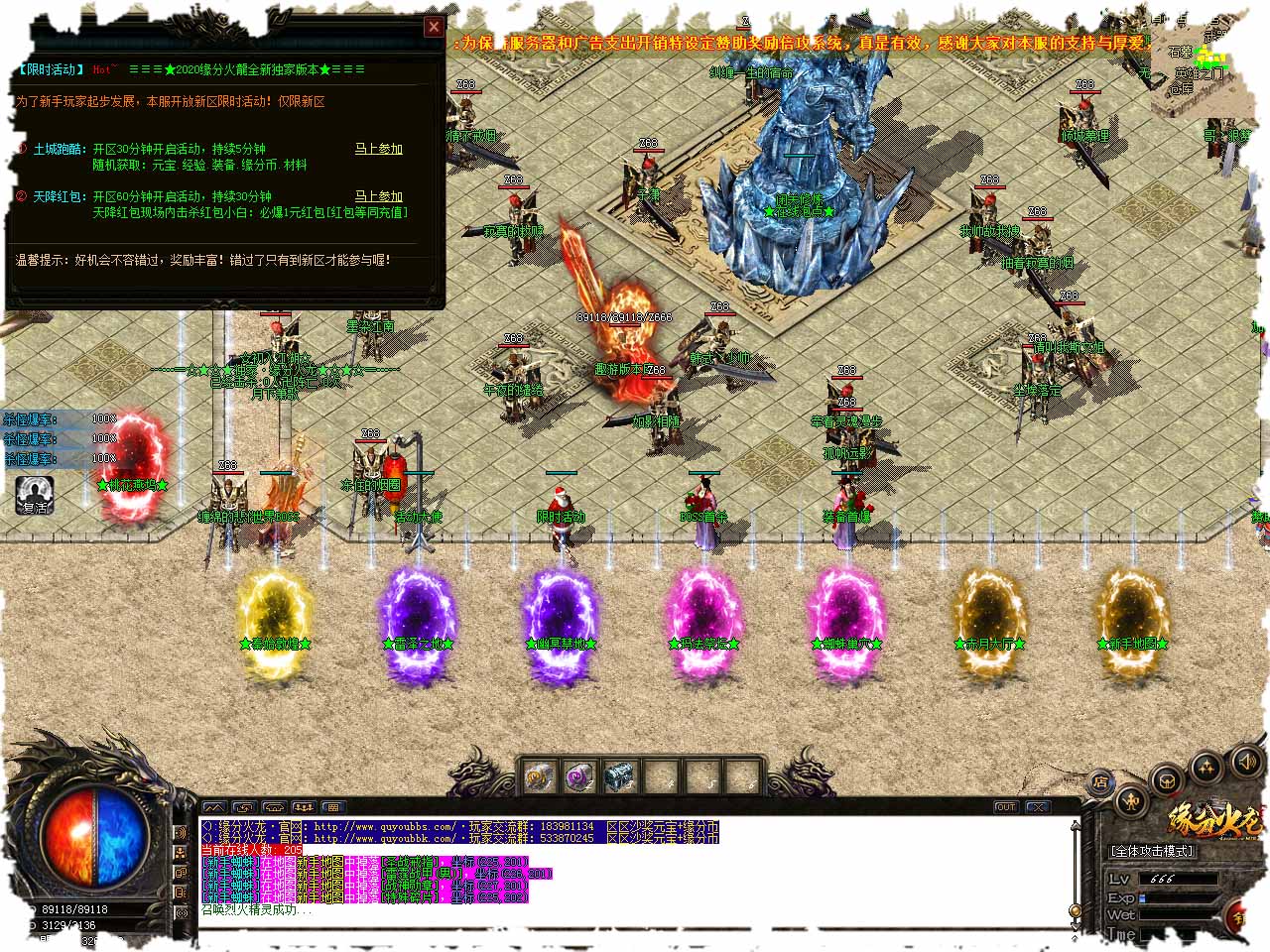The height and width of the screenshot is (952, 1270).
Task: Click the chat scrollbar handle
Action: coord(1074,911)
